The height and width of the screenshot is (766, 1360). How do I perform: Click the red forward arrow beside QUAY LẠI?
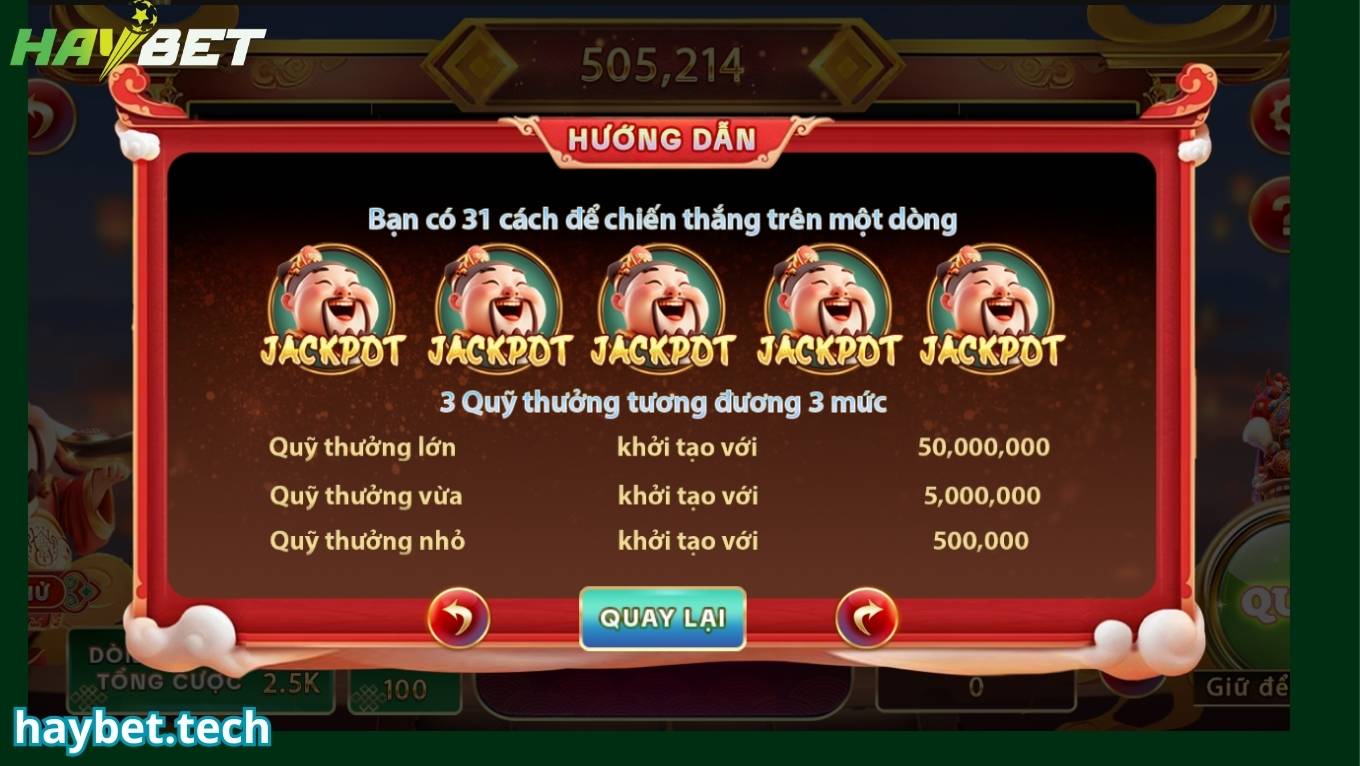point(866,619)
